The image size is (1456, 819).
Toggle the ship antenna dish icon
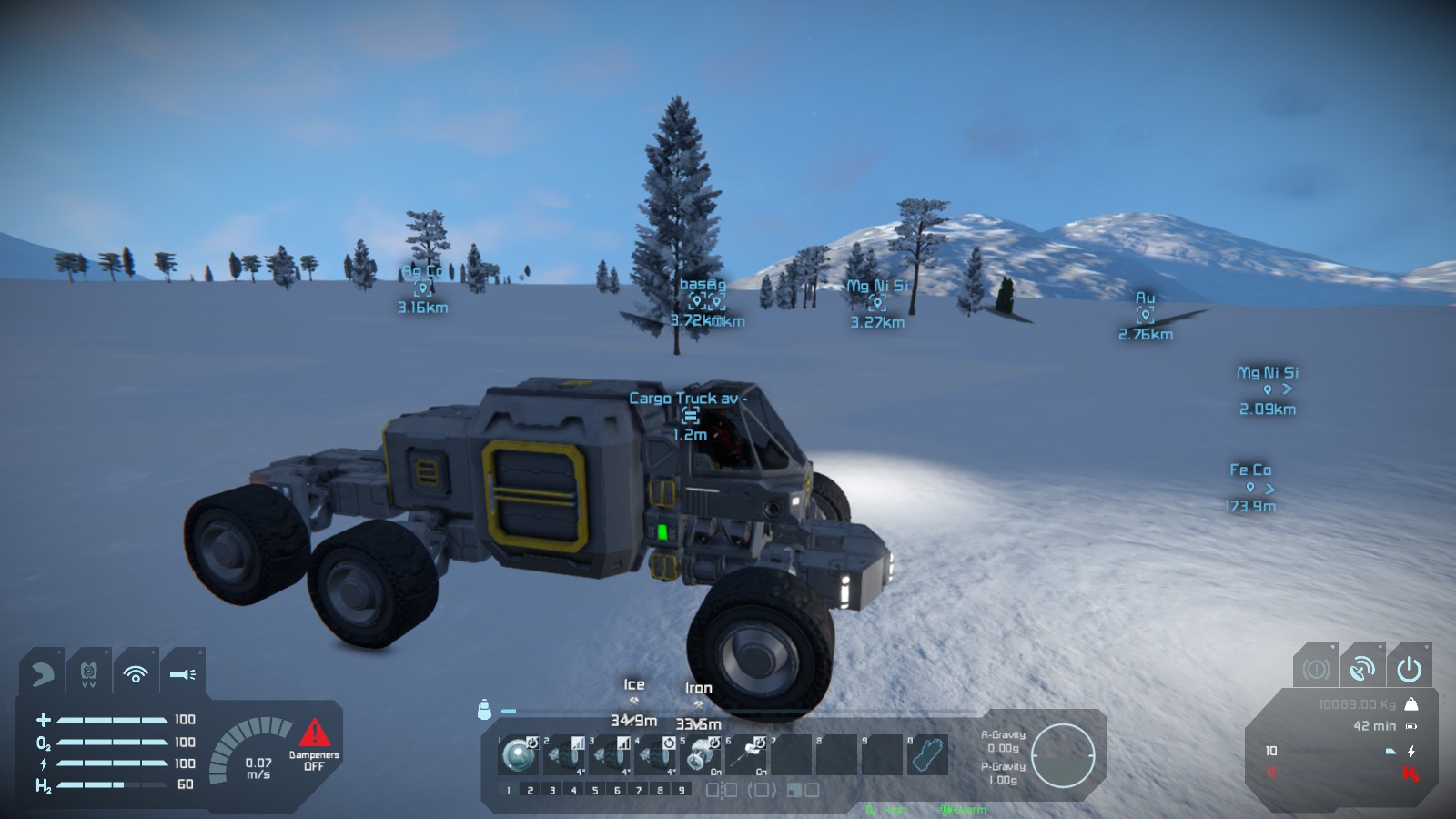click(1362, 670)
